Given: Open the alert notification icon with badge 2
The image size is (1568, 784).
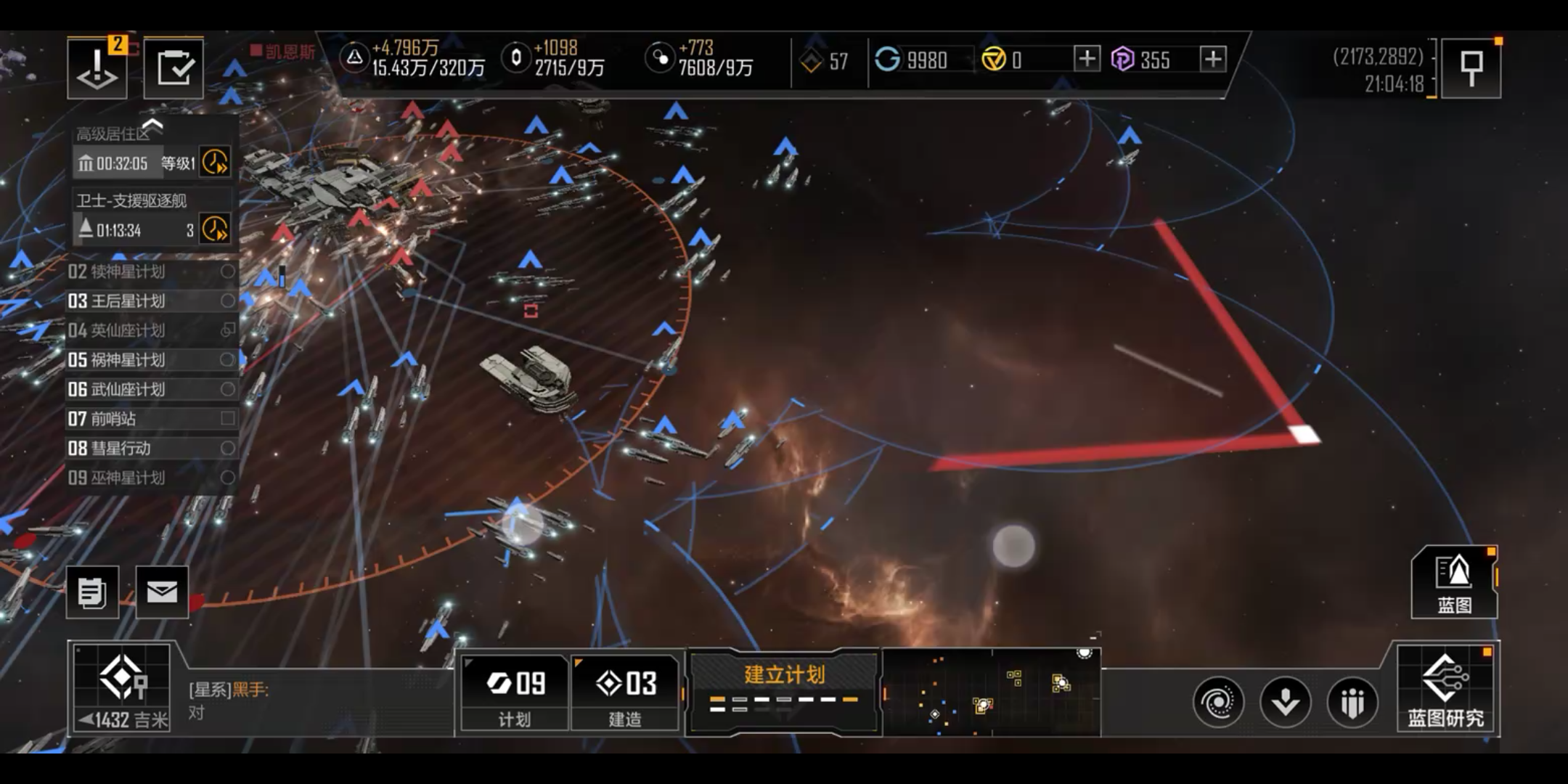Looking at the screenshot, I should click(x=97, y=68).
